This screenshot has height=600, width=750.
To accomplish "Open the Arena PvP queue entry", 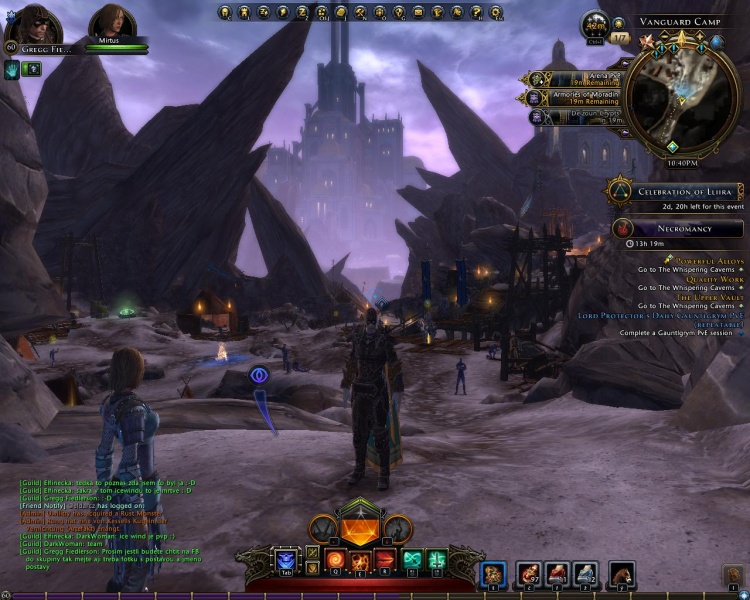I will (575, 78).
